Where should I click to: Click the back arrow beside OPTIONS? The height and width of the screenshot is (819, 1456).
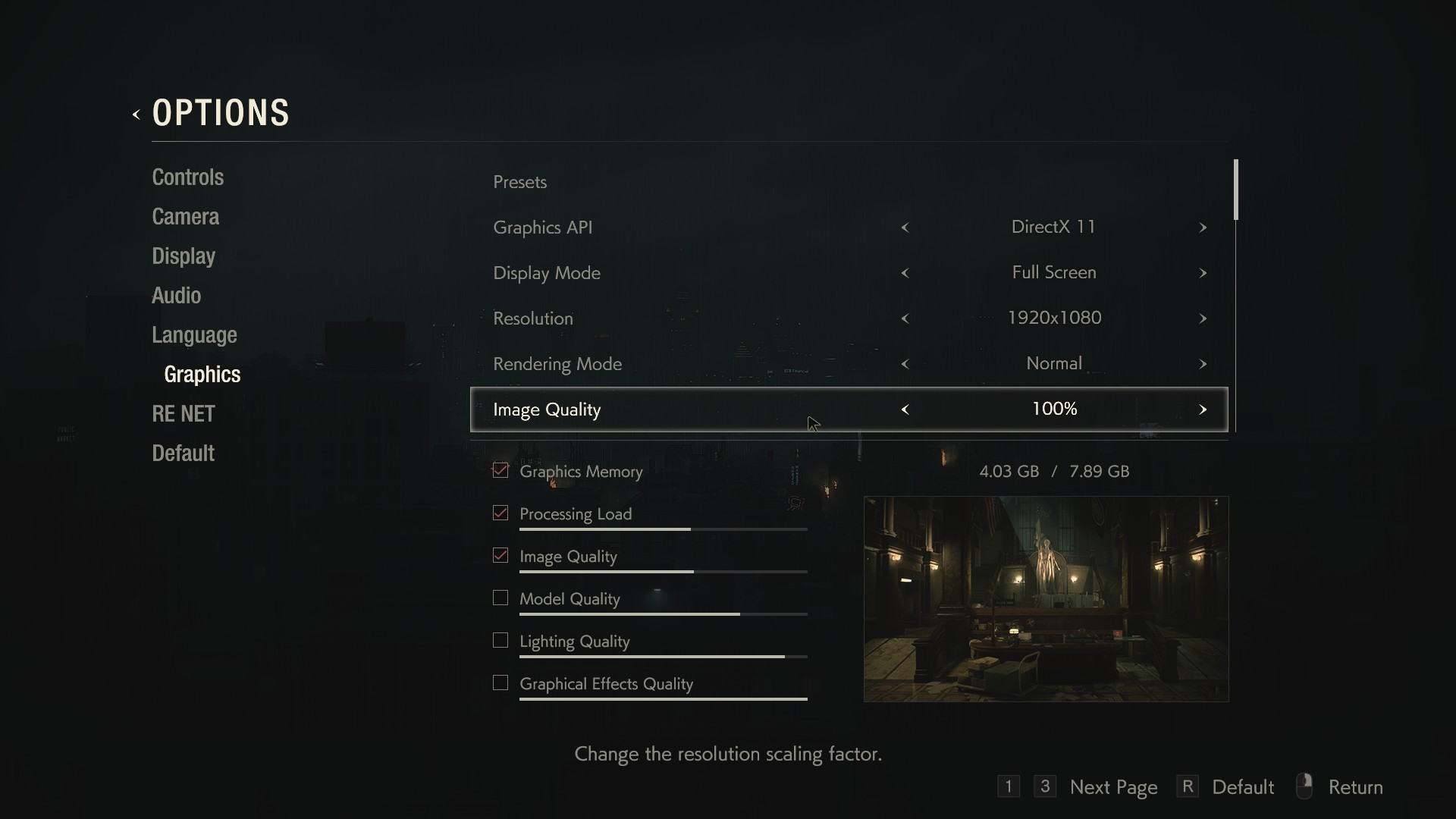click(x=136, y=115)
